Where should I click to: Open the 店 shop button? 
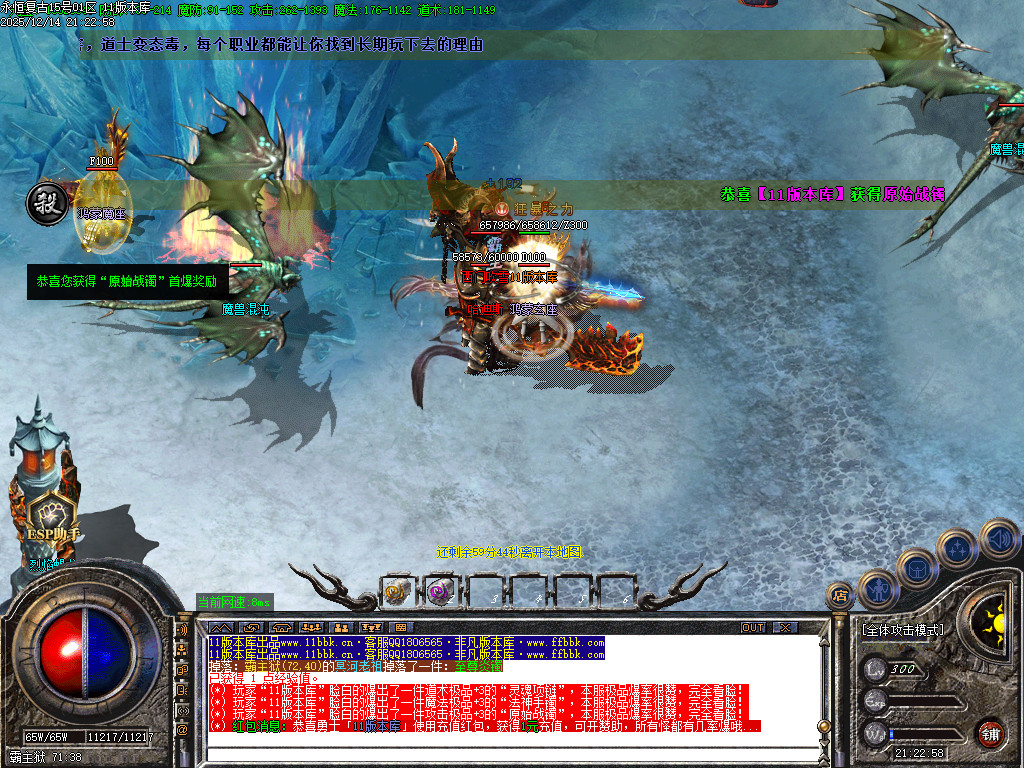(840, 597)
